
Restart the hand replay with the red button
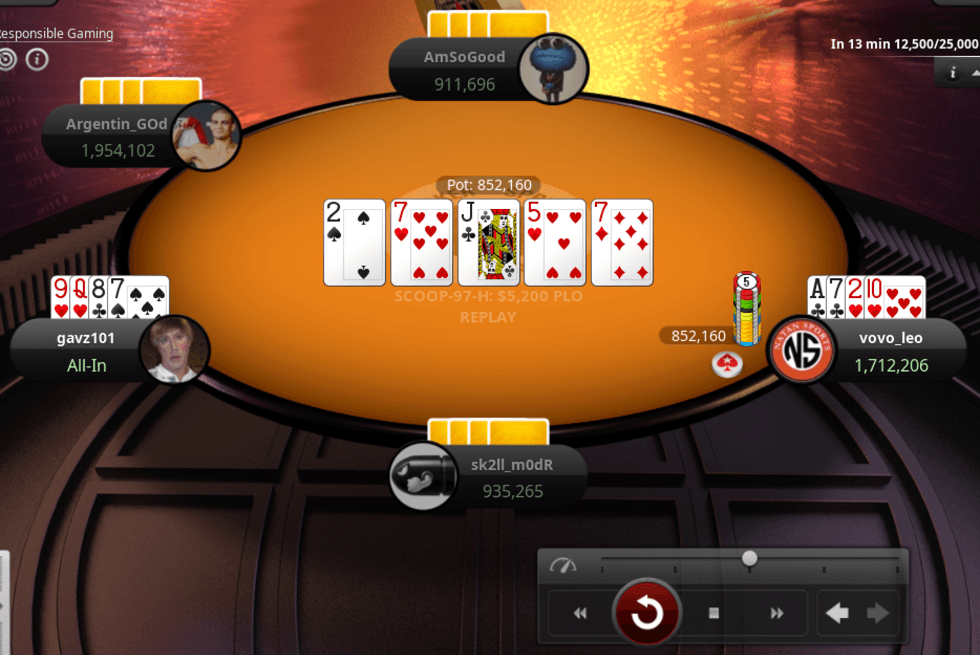pyautogui.click(x=647, y=612)
